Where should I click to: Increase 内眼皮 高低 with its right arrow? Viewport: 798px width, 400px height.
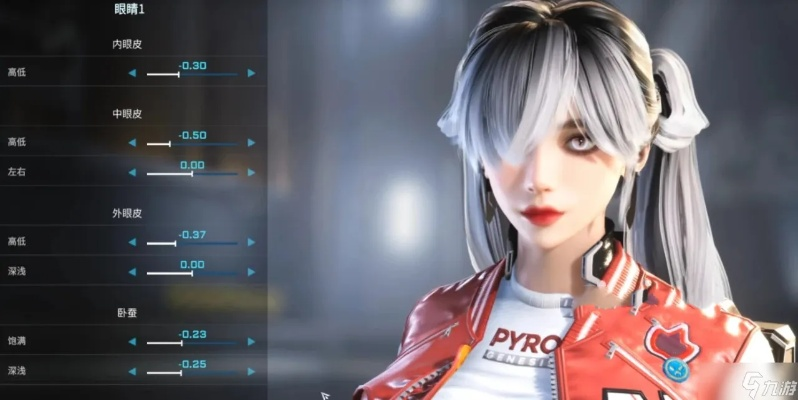click(251, 73)
